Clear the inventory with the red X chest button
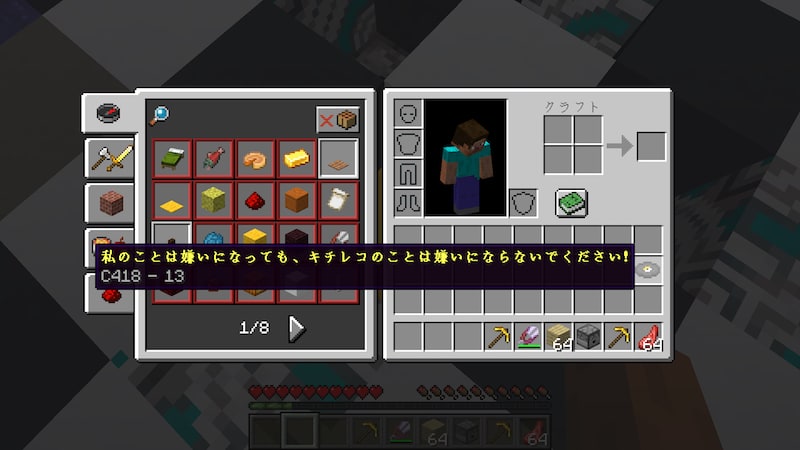This screenshot has width=800, height=450. [x=338, y=119]
